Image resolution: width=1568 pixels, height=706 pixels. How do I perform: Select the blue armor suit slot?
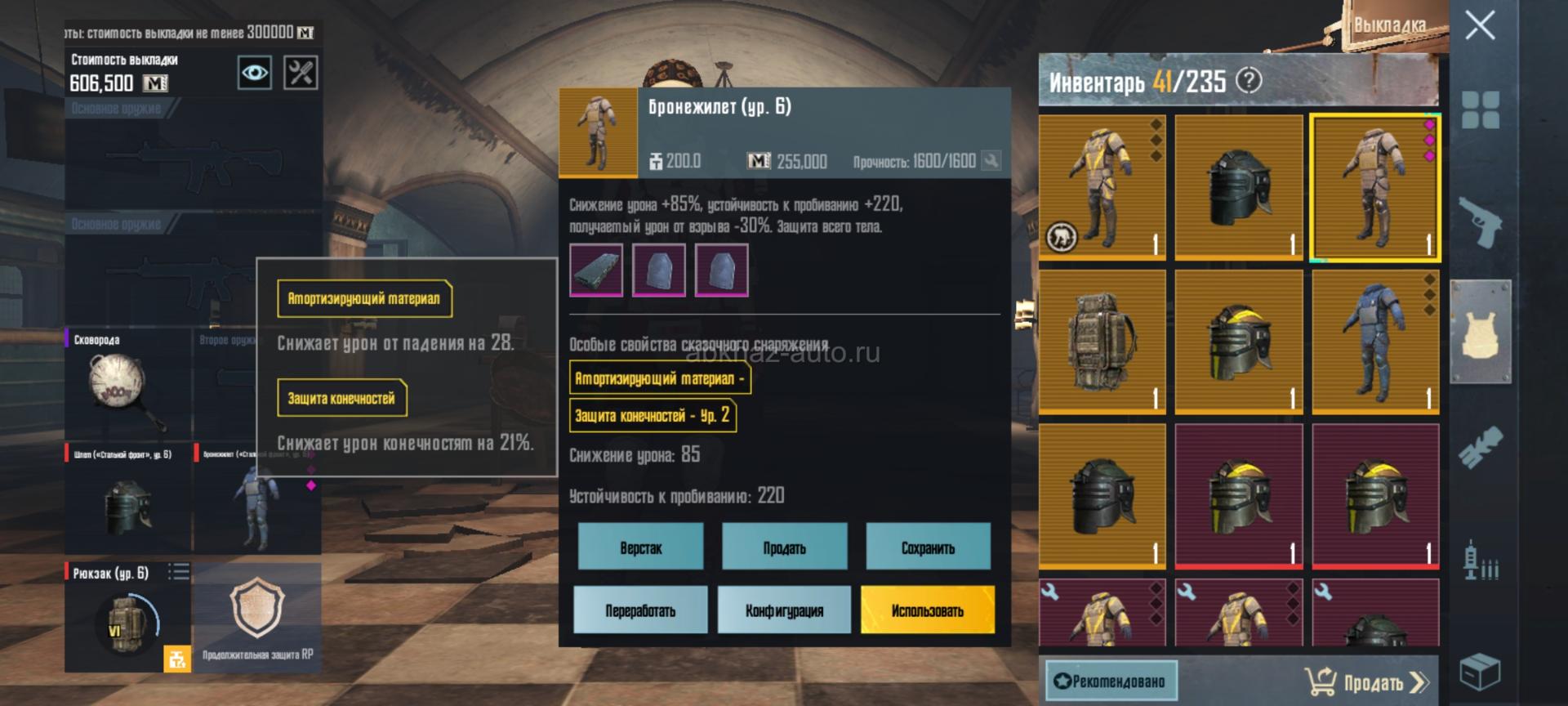(1375, 342)
